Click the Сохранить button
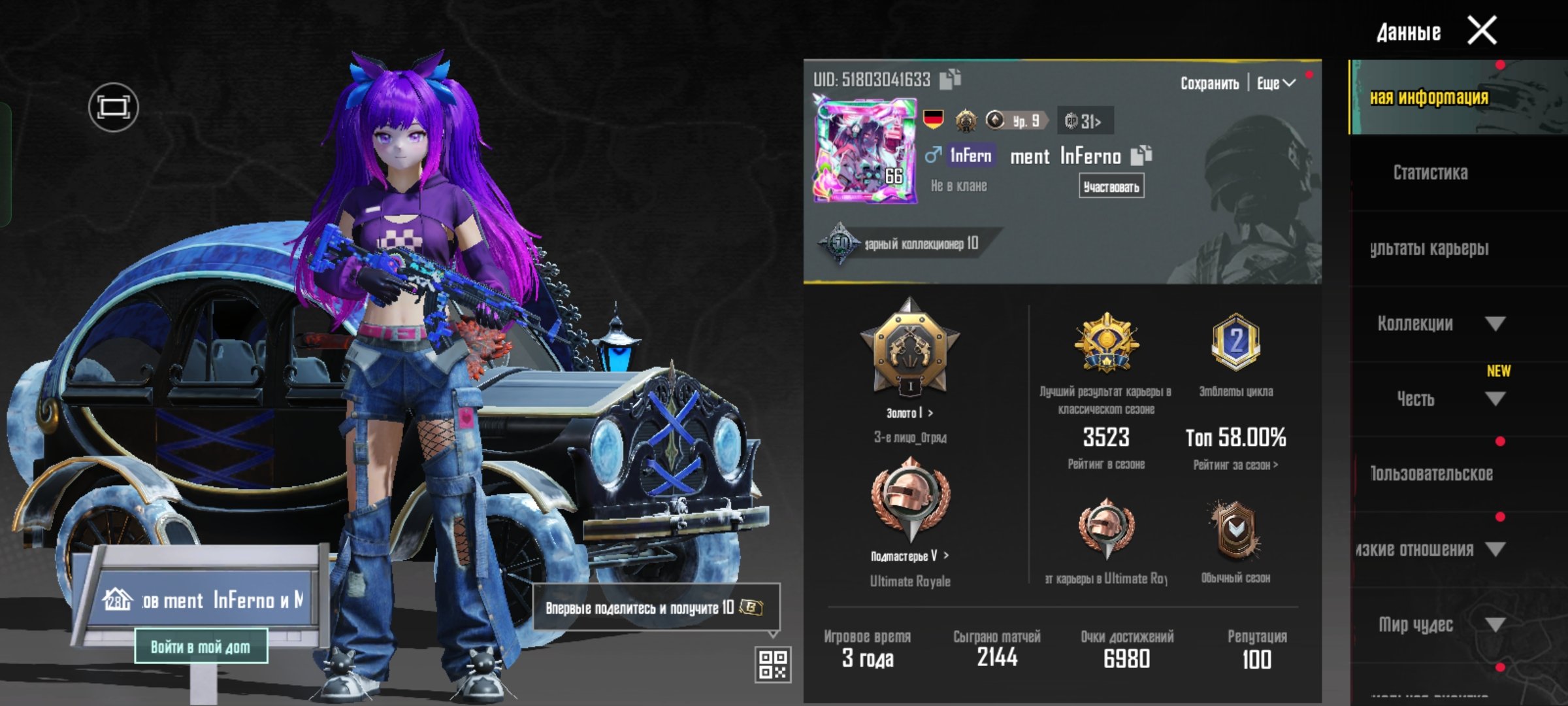This screenshot has width=1568, height=706. point(1209,84)
